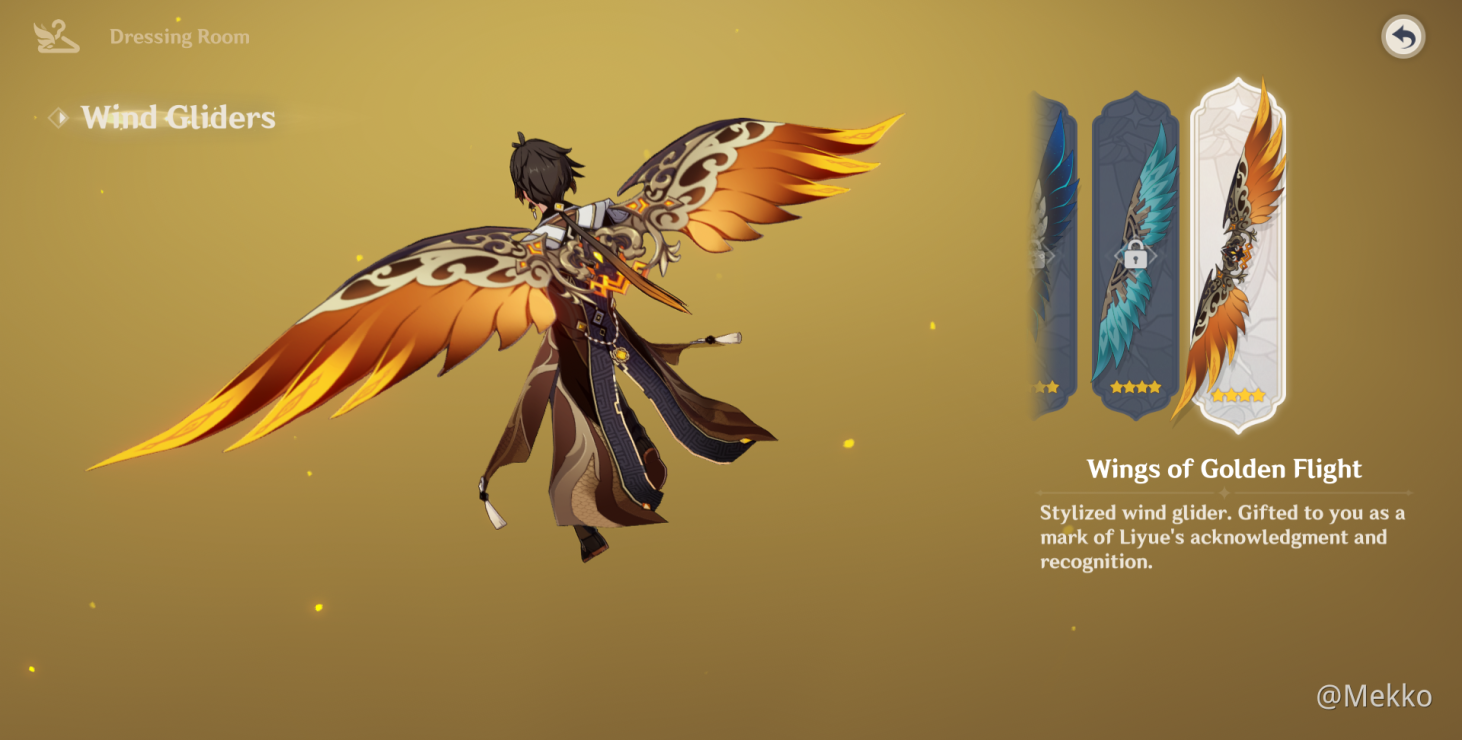1462x740 pixels.
Task: Open the Dressing Room menu label
Action: pyautogui.click(x=180, y=36)
